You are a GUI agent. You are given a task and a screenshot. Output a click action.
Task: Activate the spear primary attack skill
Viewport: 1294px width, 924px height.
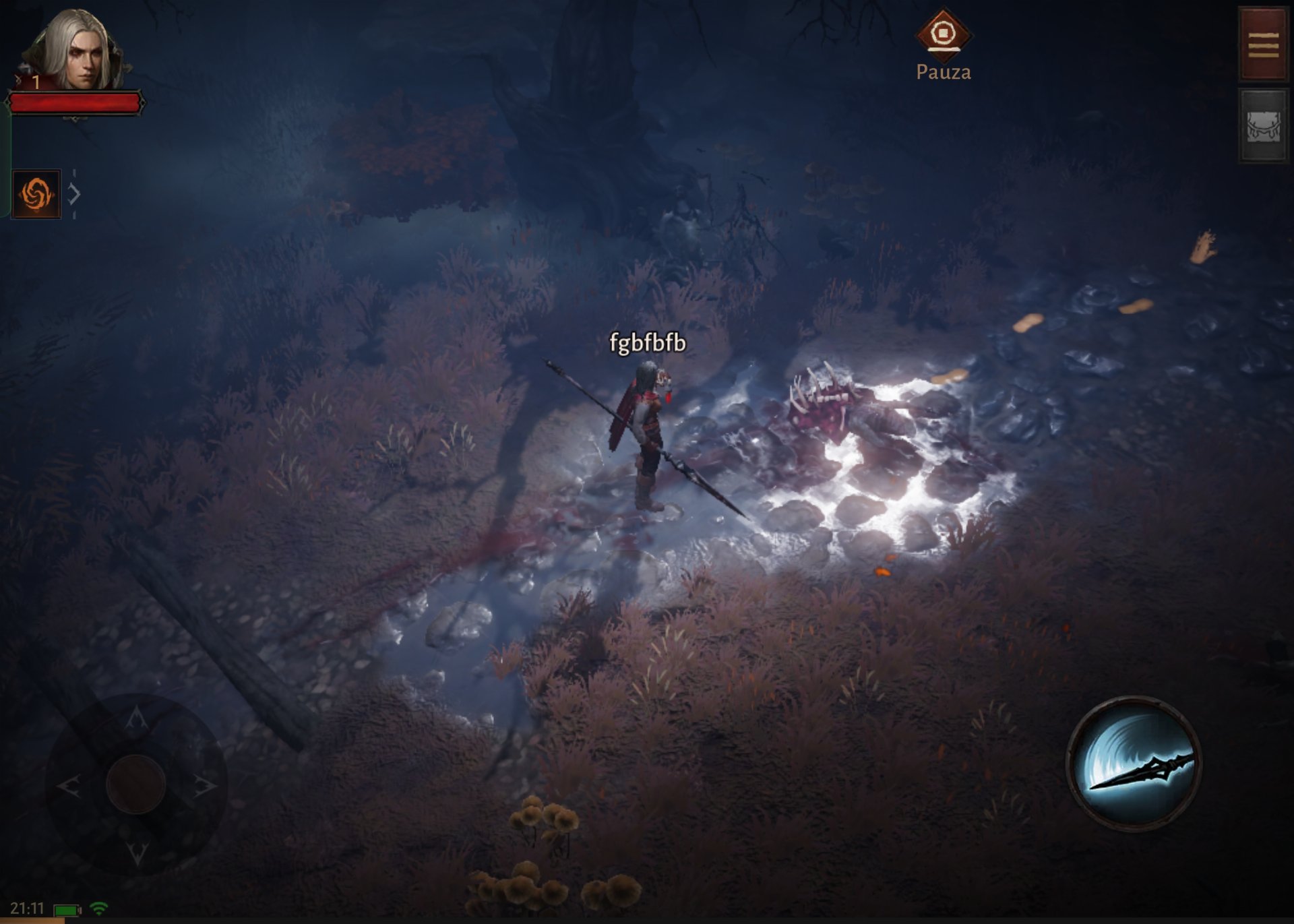coord(1134,763)
